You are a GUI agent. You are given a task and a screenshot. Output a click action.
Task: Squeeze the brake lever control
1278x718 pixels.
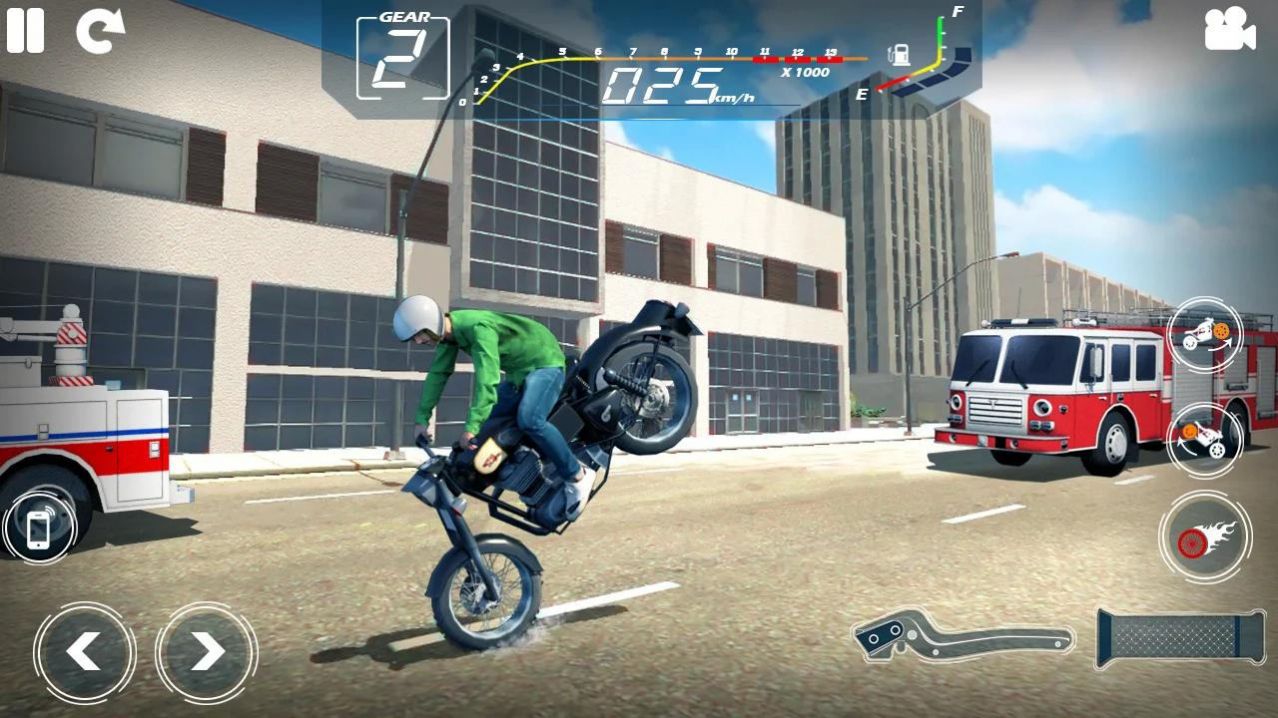pyautogui.click(x=962, y=636)
